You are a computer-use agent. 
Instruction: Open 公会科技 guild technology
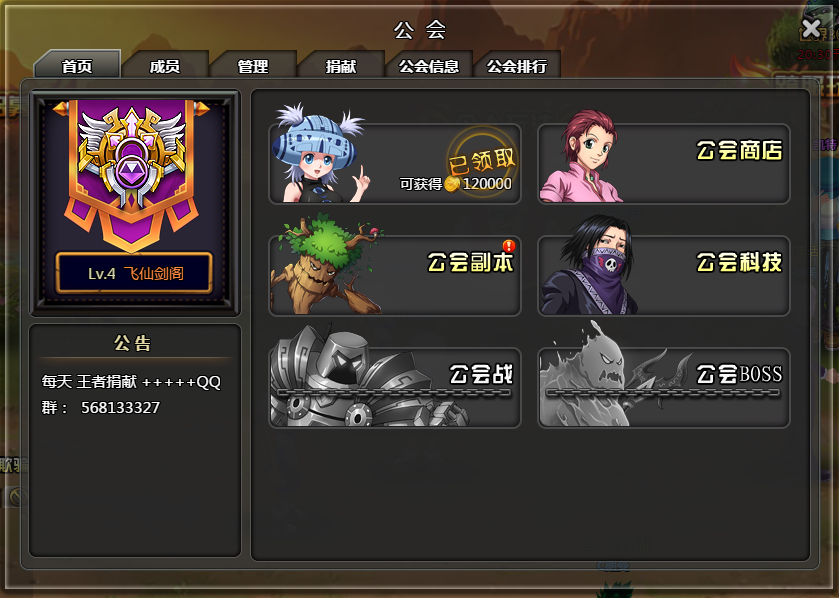tap(664, 275)
